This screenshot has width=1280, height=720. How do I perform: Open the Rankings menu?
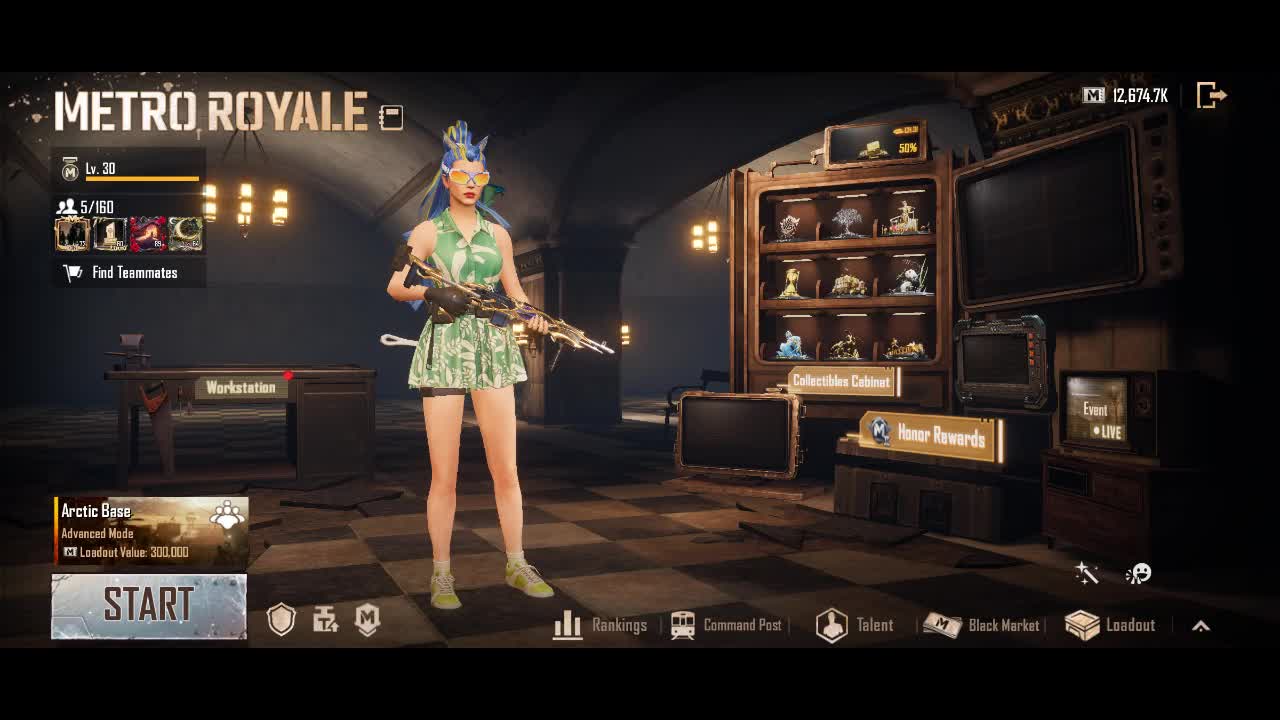click(600, 625)
